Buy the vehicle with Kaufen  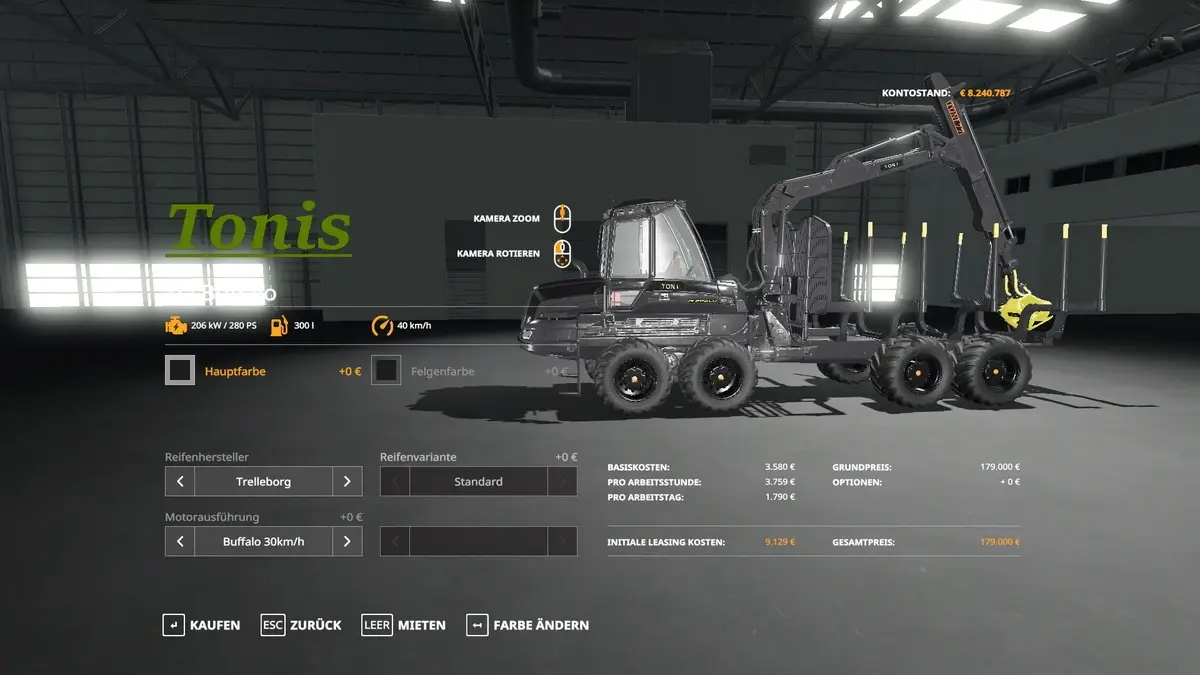[x=202, y=625]
